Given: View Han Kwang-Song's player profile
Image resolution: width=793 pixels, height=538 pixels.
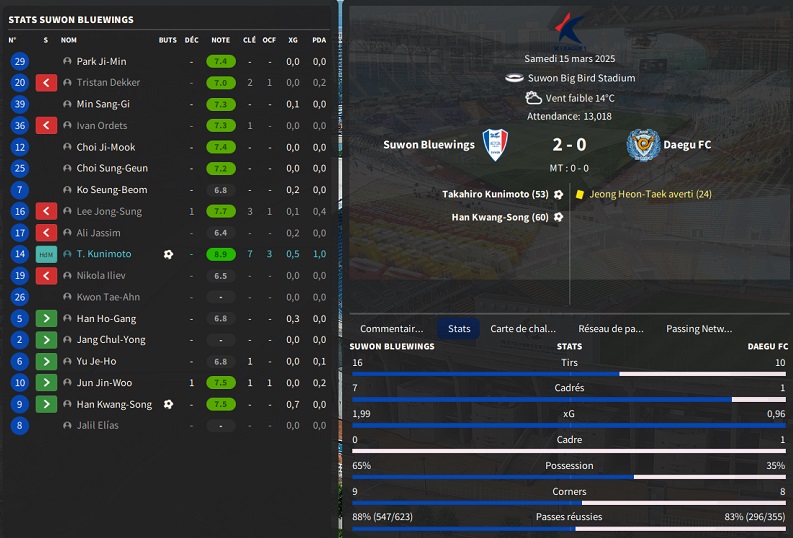Looking at the screenshot, I should (x=114, y=404).
